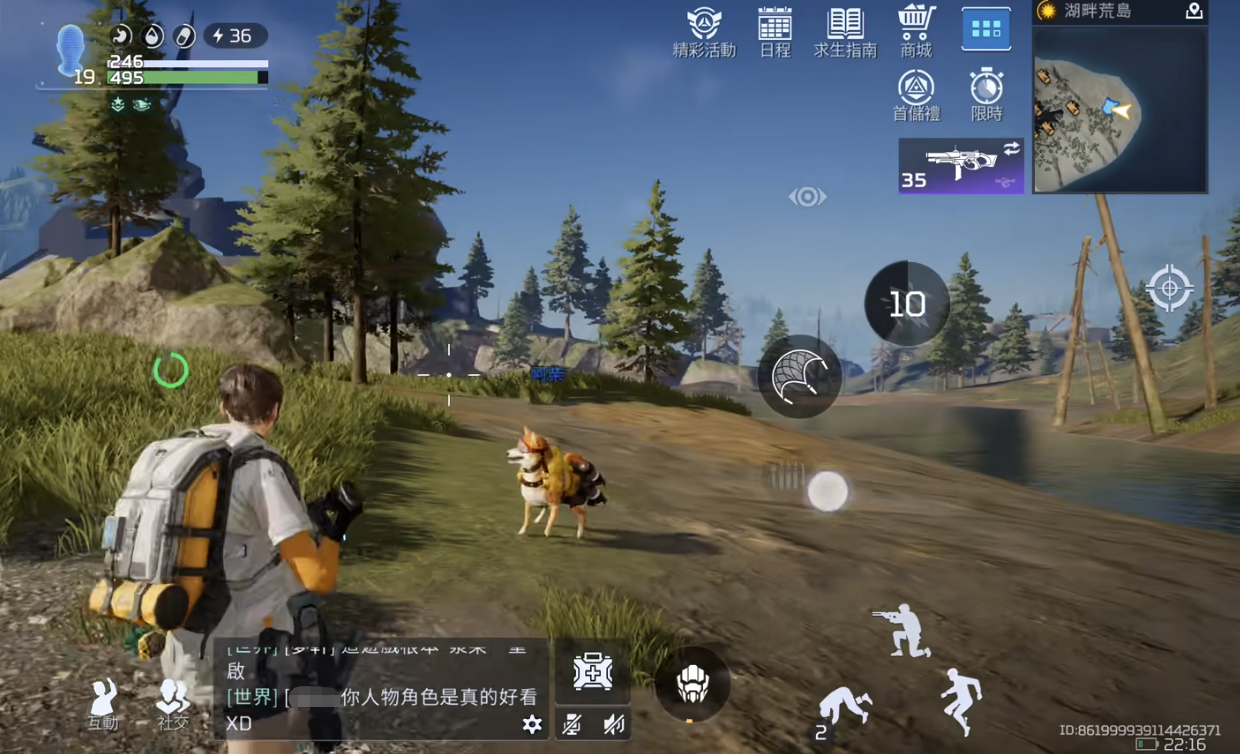Use the medkit healing item

[592, 671]
